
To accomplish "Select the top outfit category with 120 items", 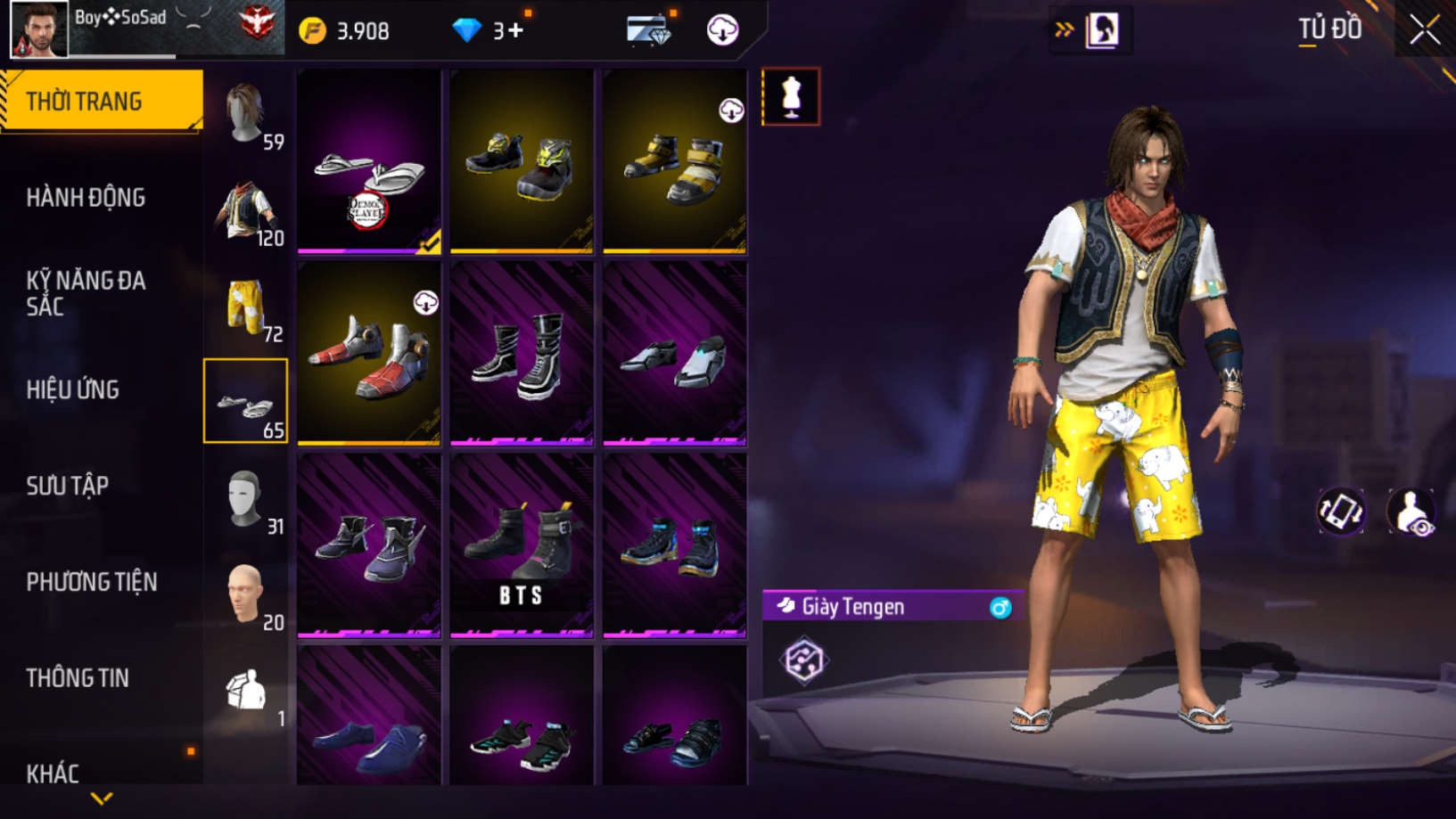I will (x=246, y=211).
